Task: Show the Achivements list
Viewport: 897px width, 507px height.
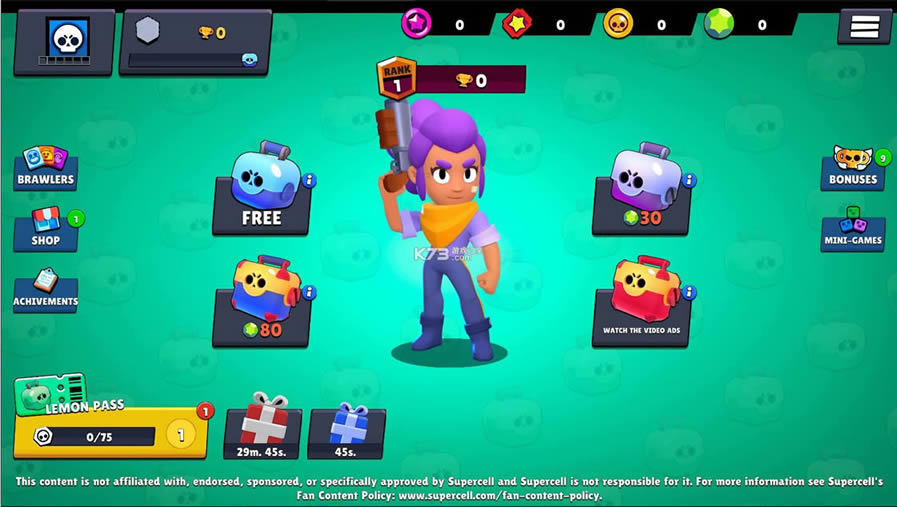Action: click(45, 291)
